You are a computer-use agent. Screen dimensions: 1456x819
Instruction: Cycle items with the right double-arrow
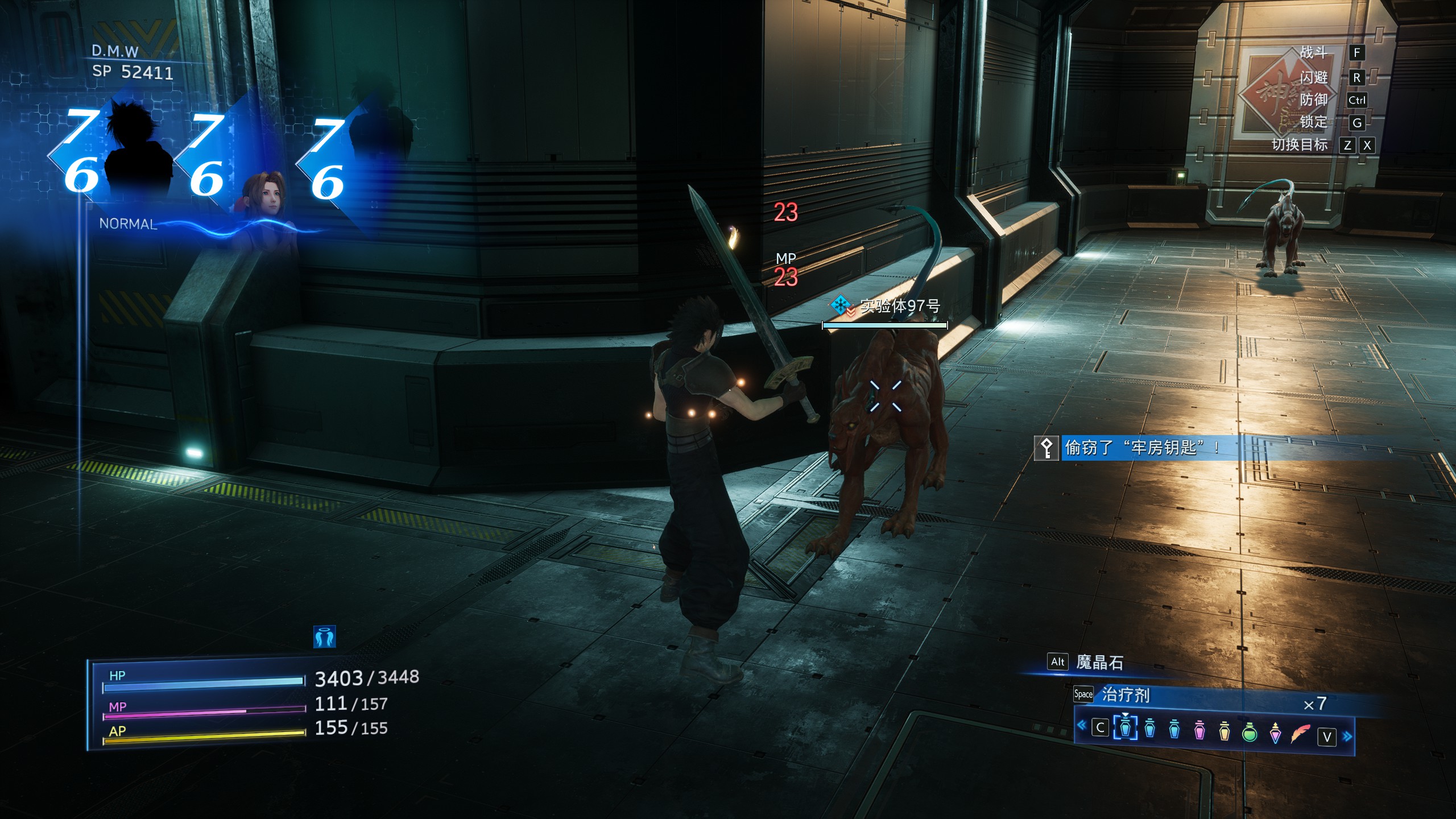click(1347, 737)
